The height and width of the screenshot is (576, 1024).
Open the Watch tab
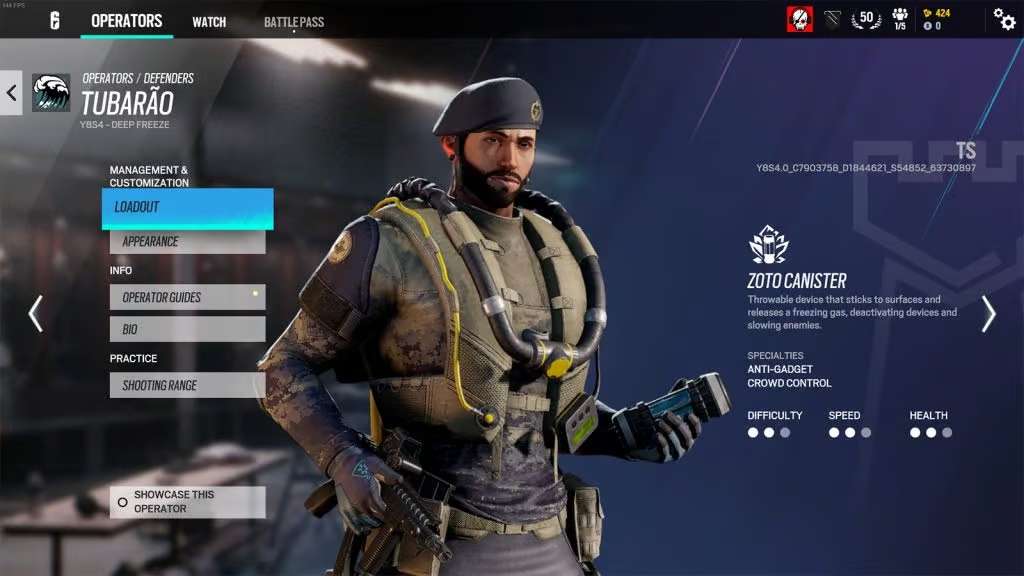[209, 22]
